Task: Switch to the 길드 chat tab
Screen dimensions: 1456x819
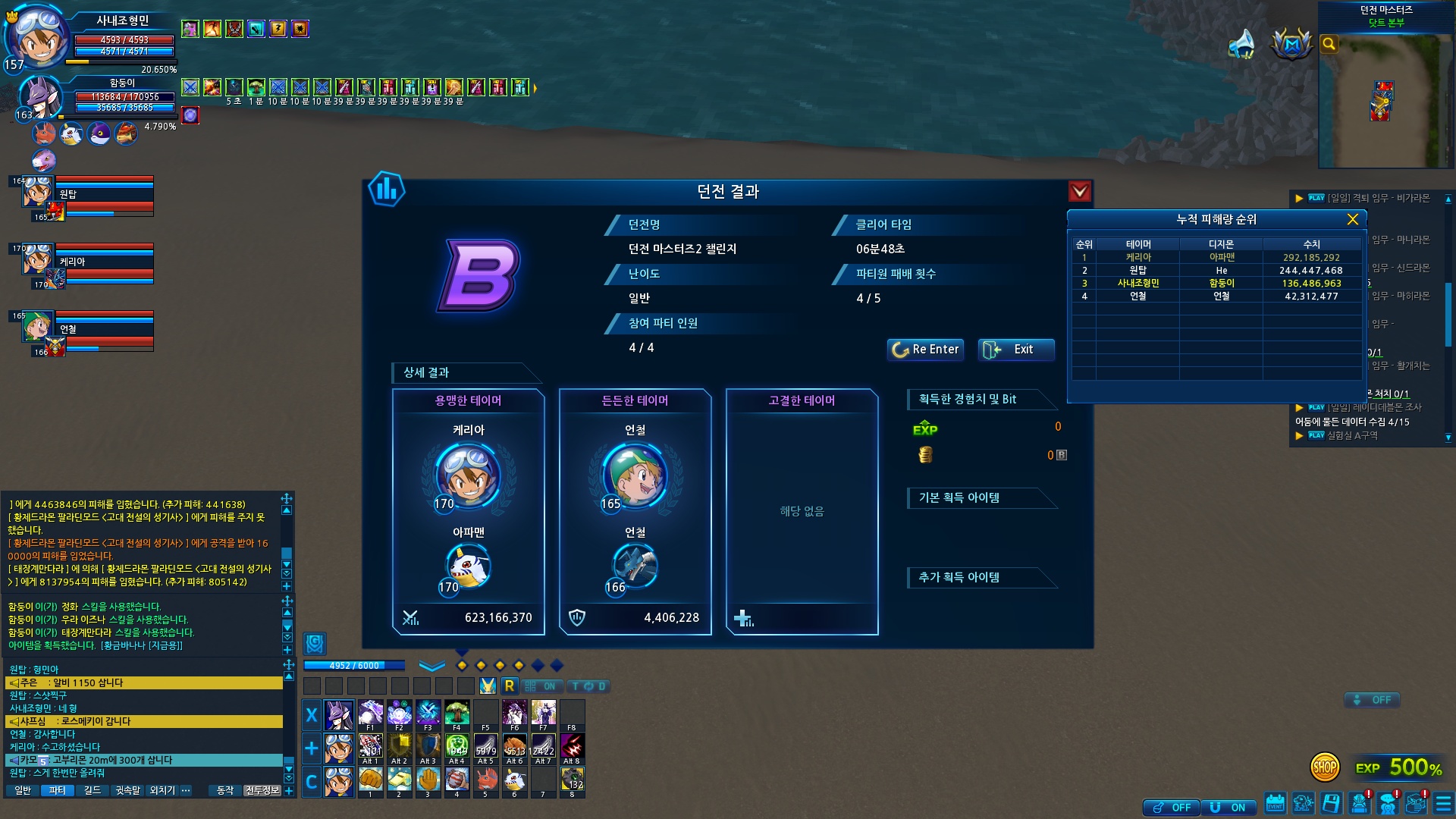Action: tap(92, 790)
